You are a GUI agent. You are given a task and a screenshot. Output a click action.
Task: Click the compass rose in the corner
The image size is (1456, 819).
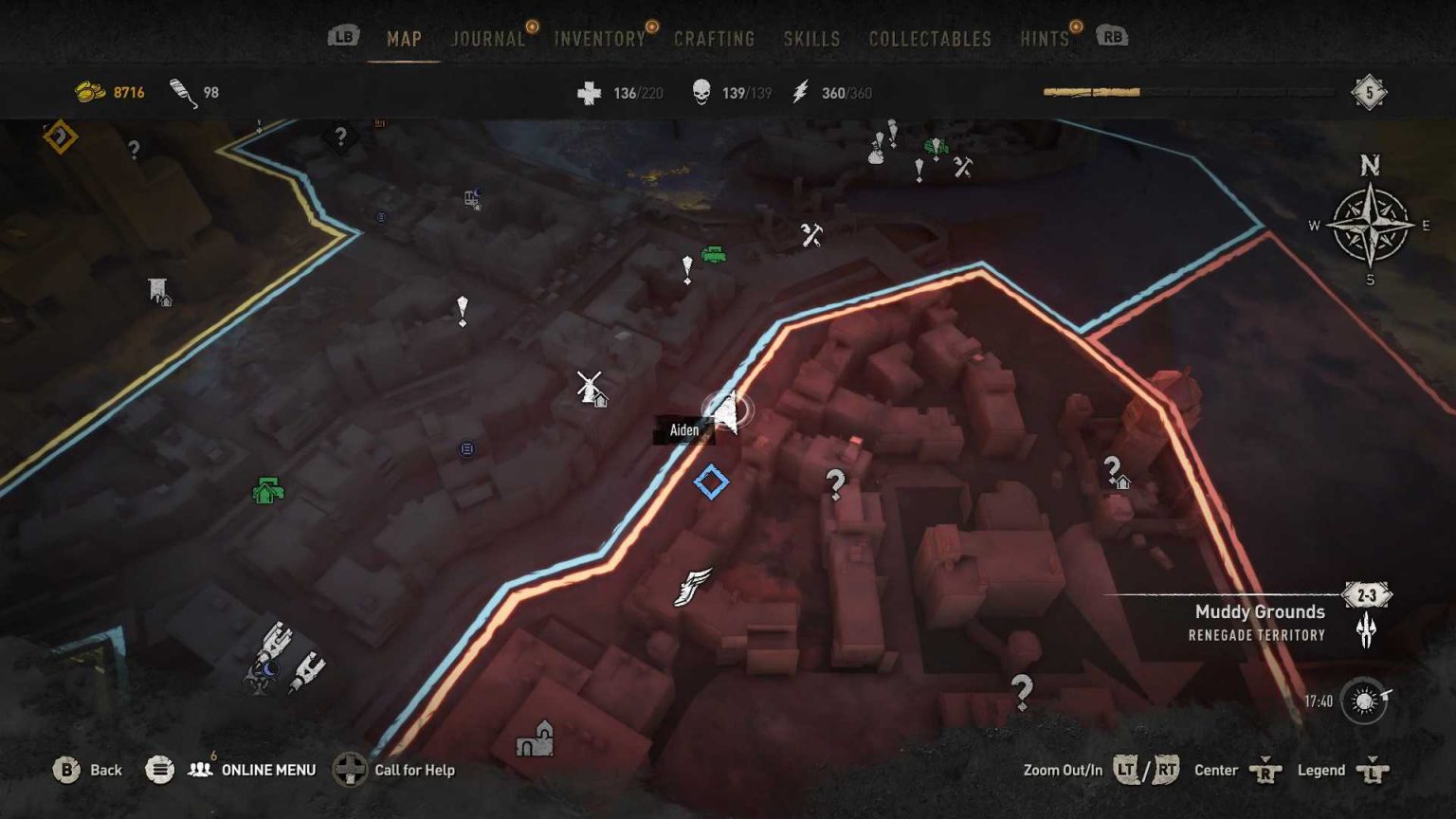click(1368, 226)
